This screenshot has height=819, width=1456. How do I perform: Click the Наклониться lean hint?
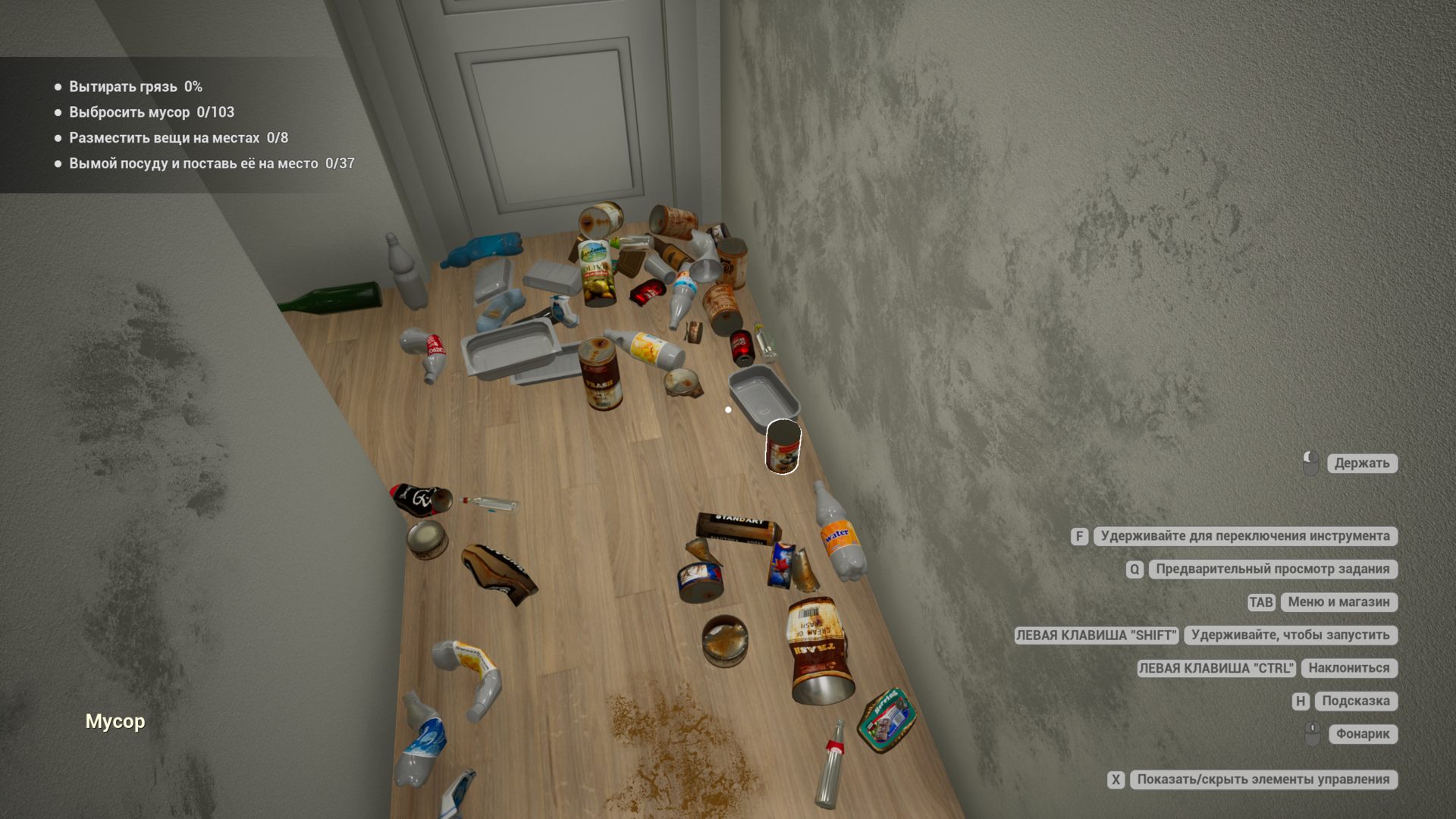1348,668
